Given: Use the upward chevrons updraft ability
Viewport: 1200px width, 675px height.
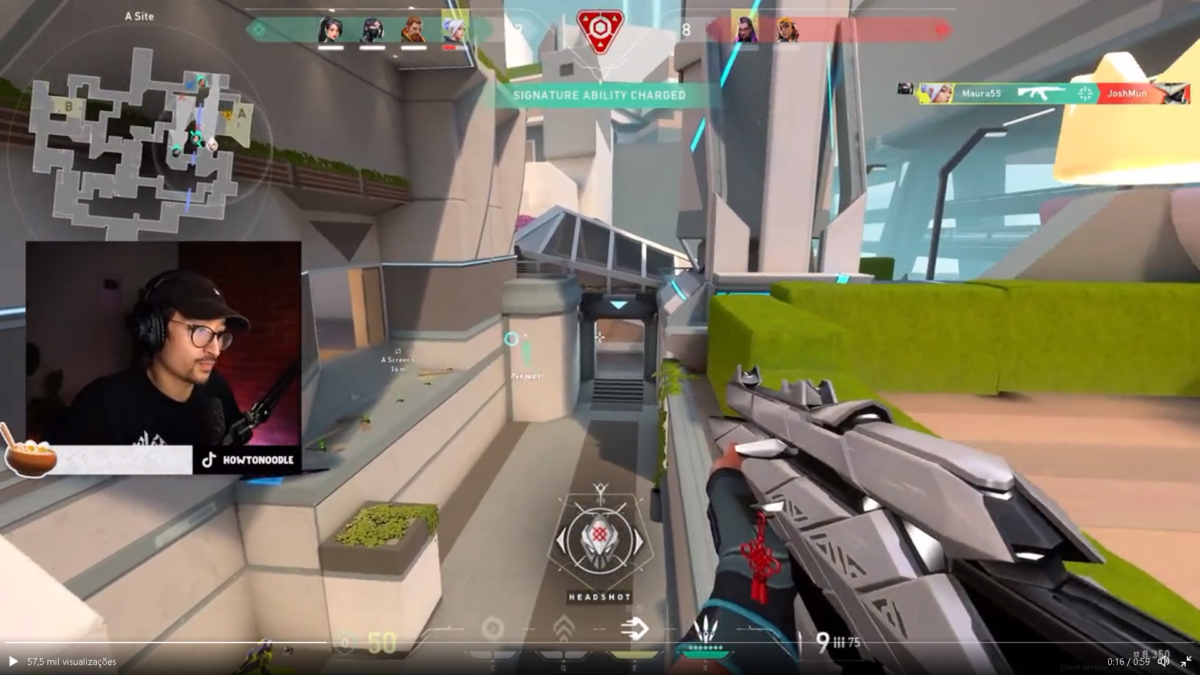Looking at the screenshot, I should (563, 629).
